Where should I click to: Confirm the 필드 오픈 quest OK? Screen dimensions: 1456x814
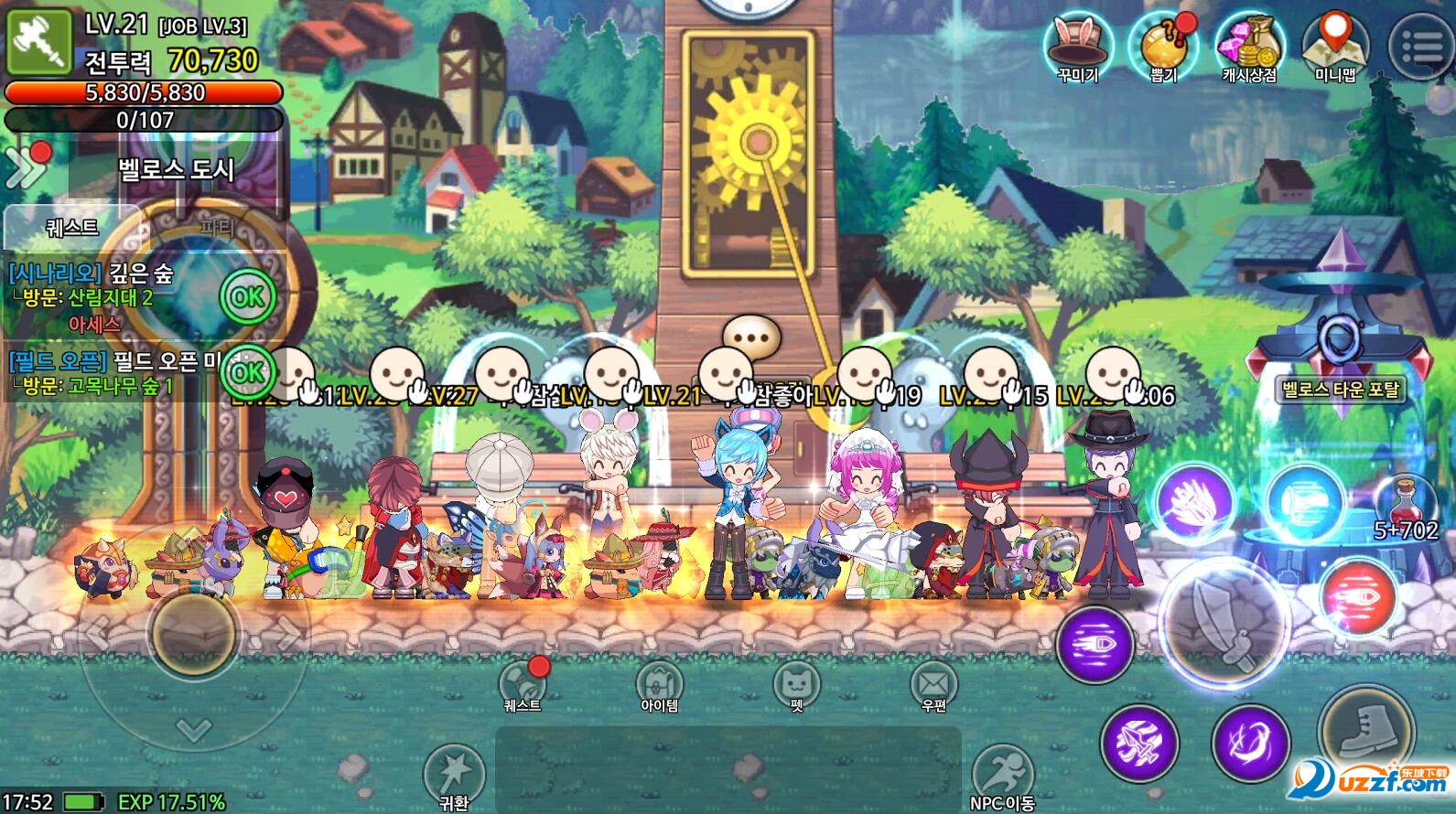tap(246, 372)
